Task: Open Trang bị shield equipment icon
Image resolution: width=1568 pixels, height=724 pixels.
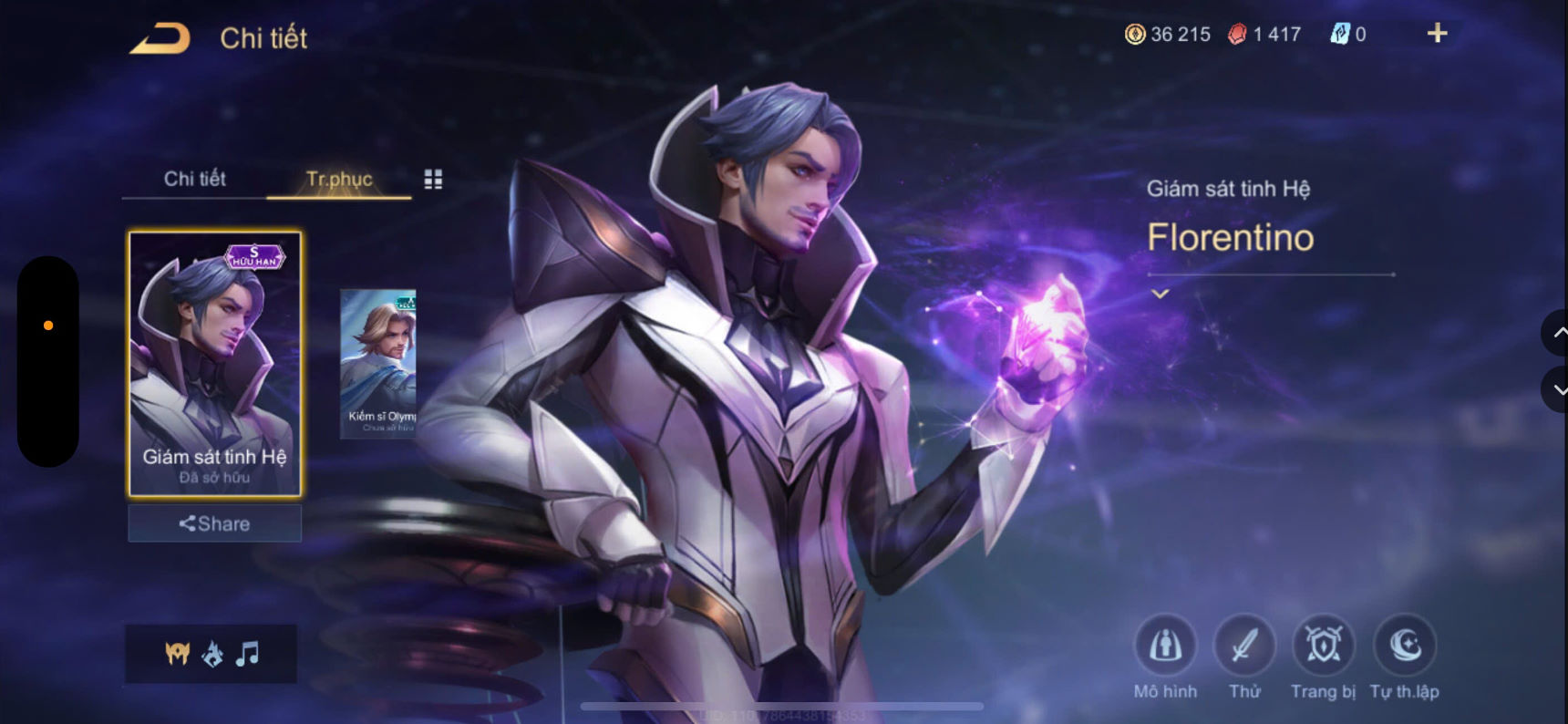Action: pyautogui.click(x=1324, y=646)
